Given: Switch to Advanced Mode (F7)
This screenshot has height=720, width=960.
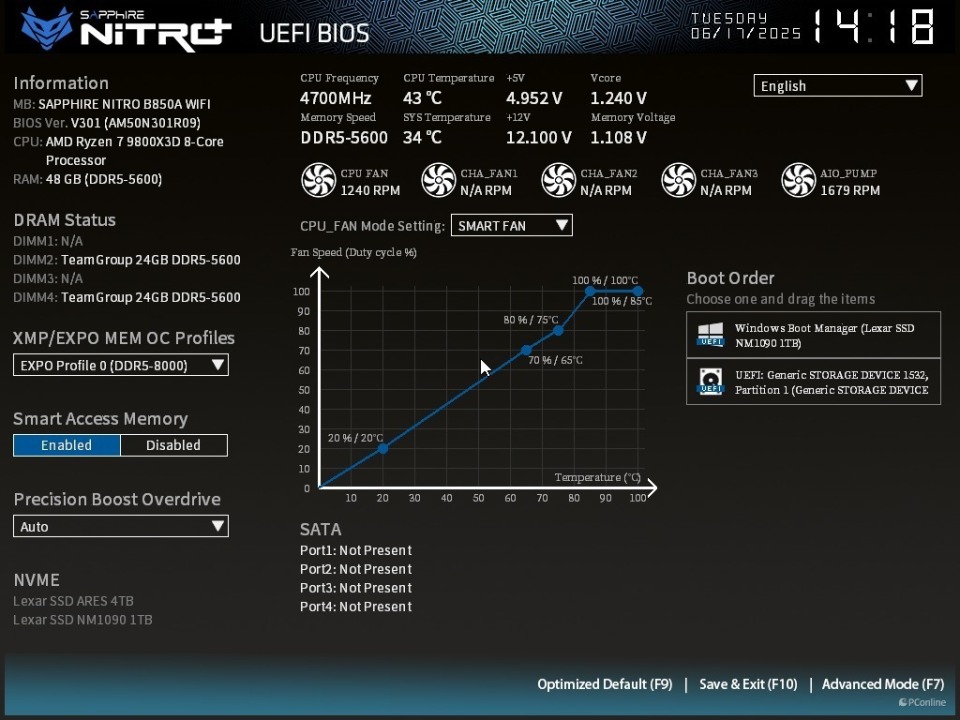Looking at the screenshot, I should [x=882, y=684].
